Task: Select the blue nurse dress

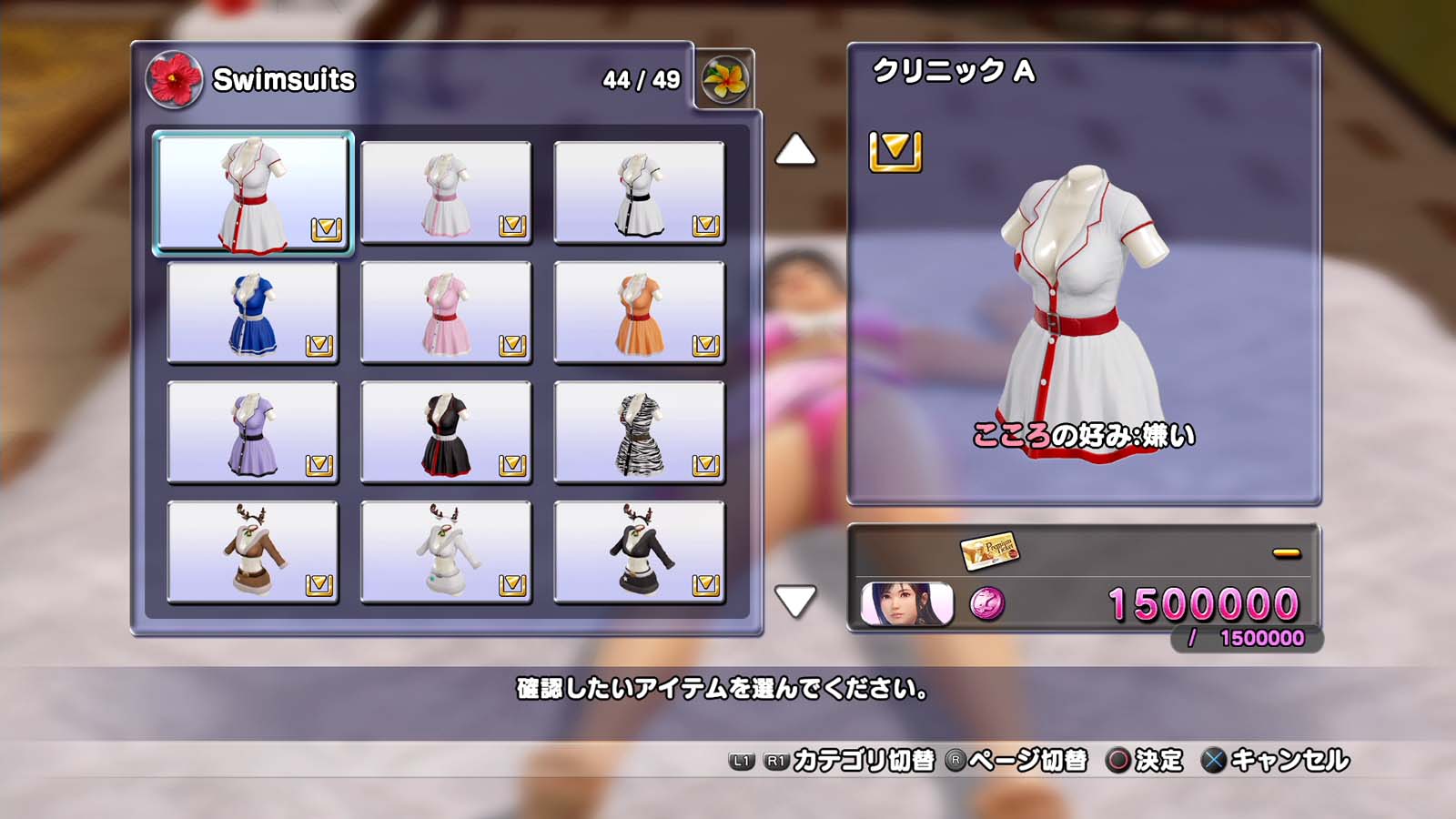Action: [253, 313]
